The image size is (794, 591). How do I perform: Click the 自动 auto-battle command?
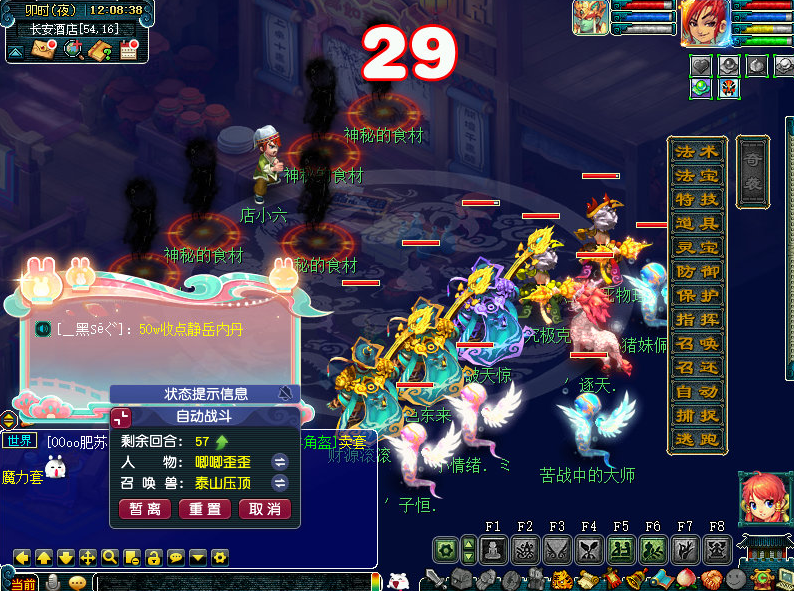(x=696, y=392)
